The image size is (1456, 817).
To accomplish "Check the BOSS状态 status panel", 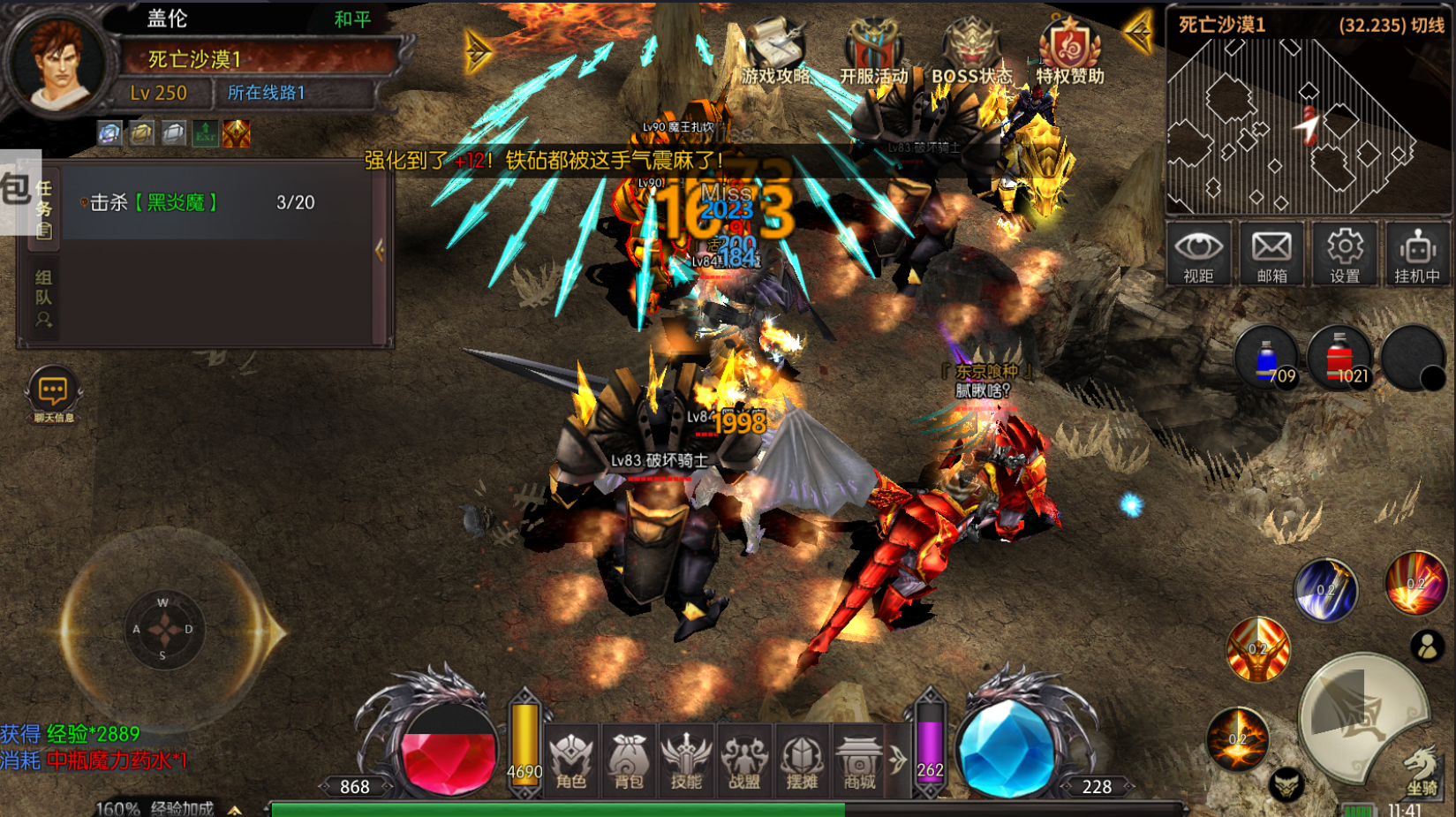I will click(971, 53).
